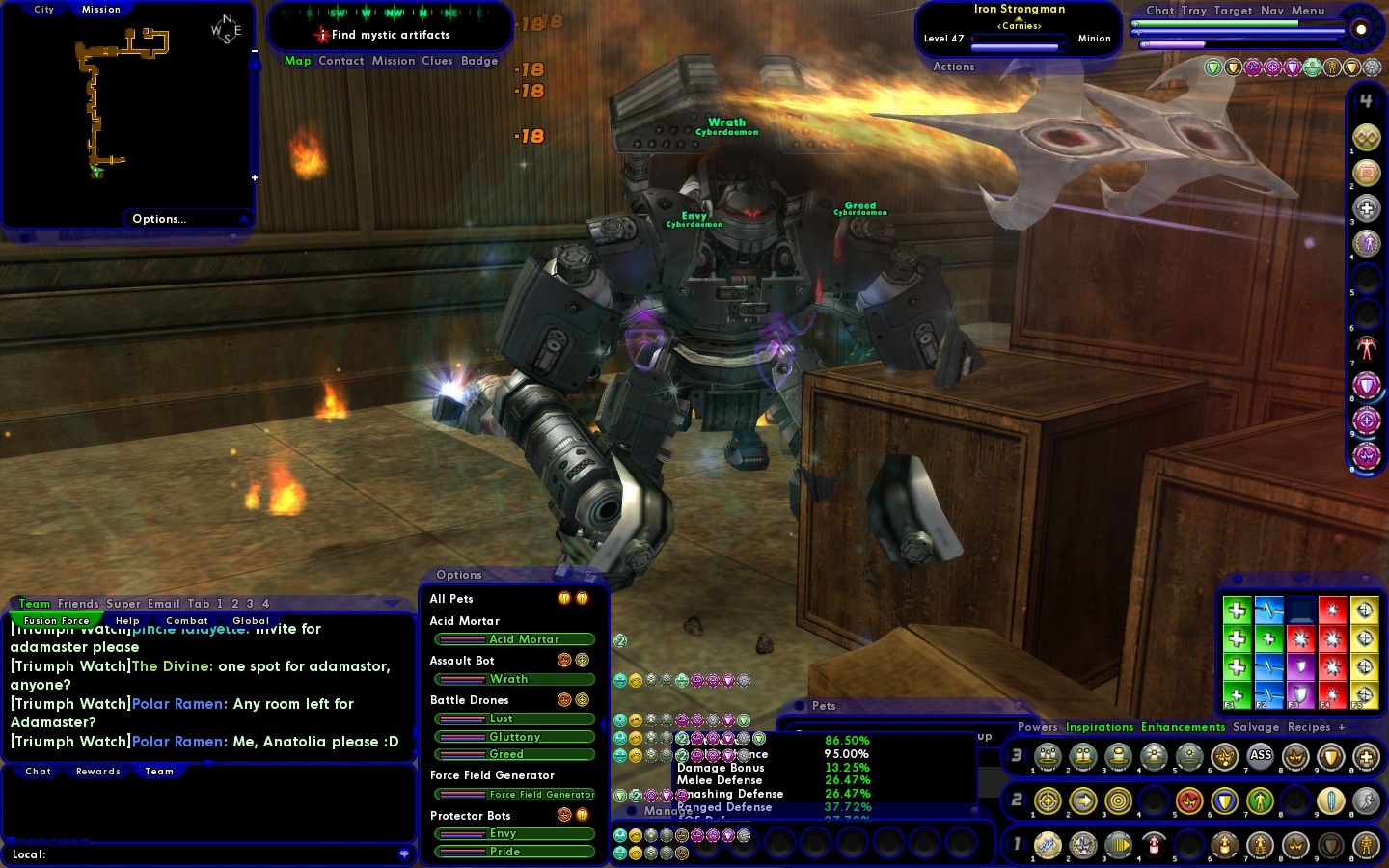The width and height of the screenshot is (1389, 868).
Task: Open the Global chat tab
Action: [251, 621]
